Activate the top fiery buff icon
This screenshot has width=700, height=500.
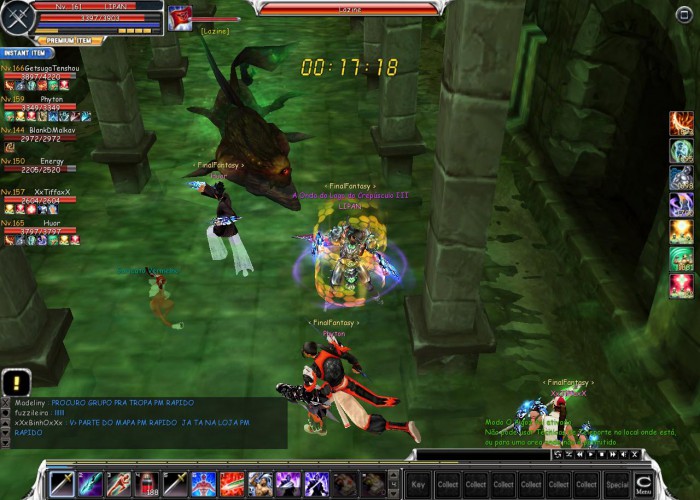pos(681,124)
